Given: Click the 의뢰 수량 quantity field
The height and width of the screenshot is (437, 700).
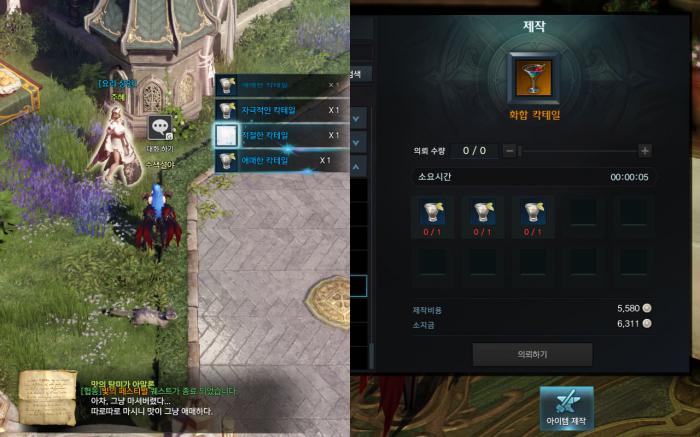Looking at the screenshot, I should click(x=474, y=150).
